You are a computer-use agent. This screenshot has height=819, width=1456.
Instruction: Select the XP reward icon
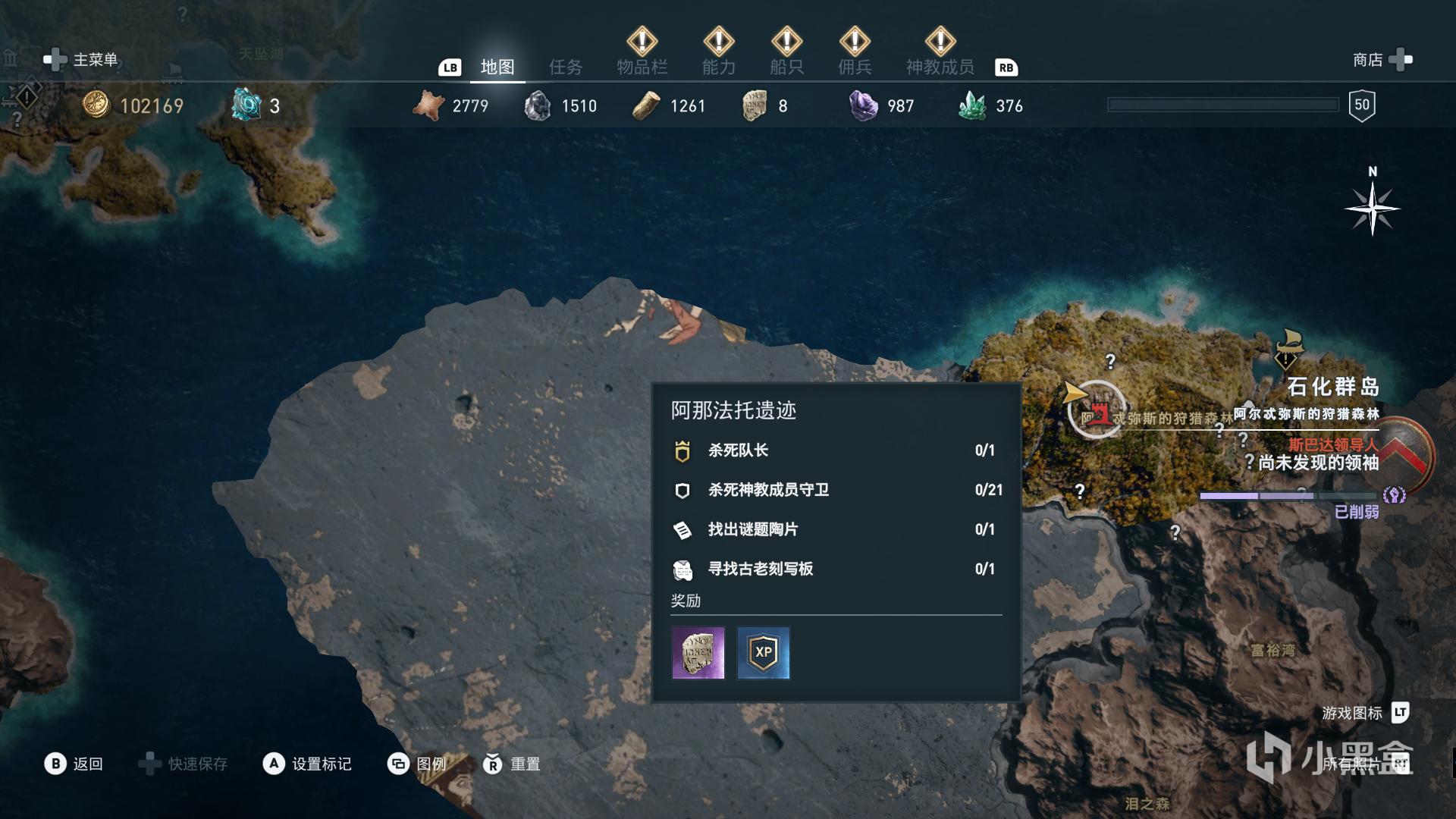tap(764, 653)
